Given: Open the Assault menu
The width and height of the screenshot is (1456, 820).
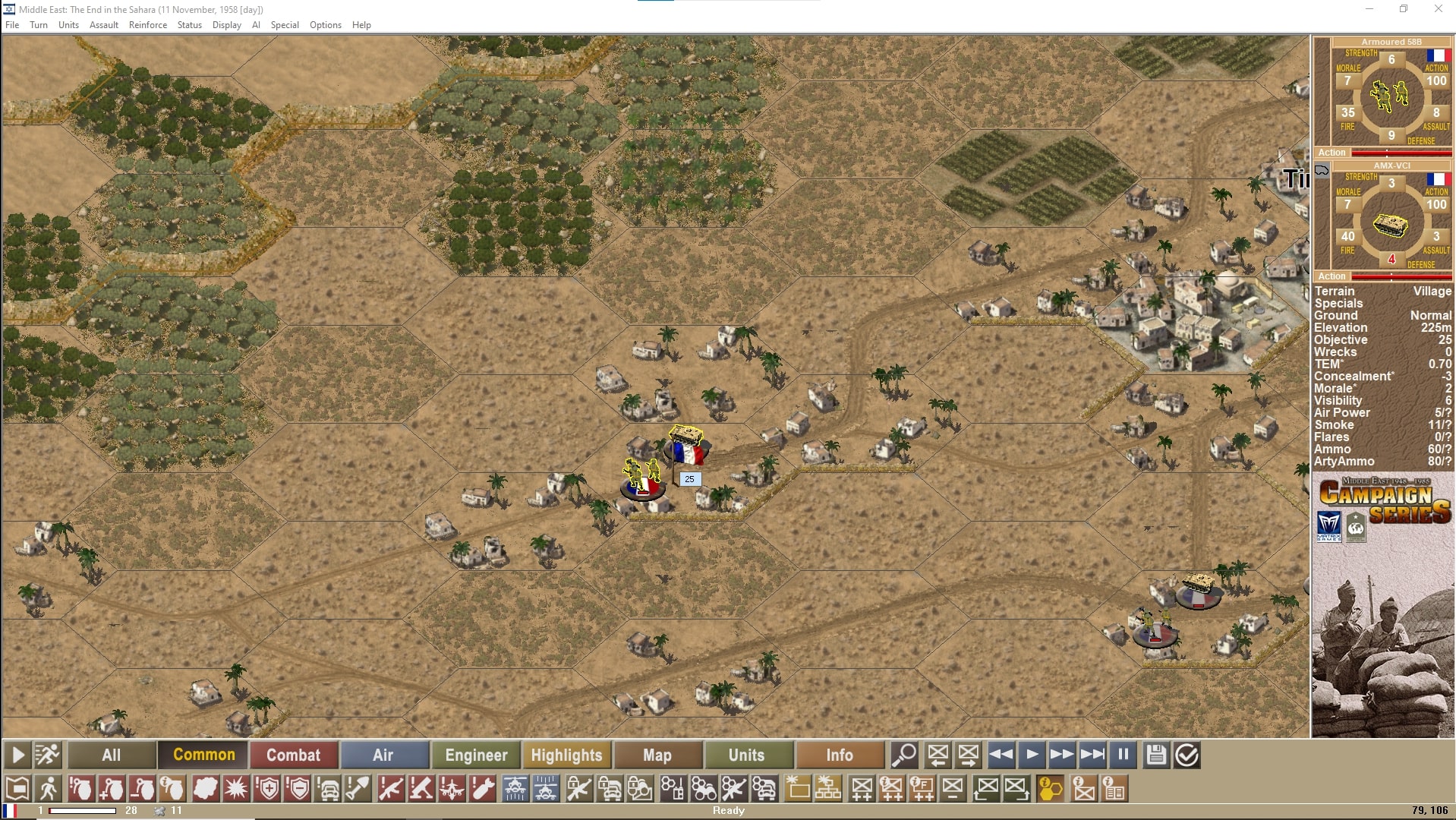Looking at the screenshot, I should click(x=104, y=25).
